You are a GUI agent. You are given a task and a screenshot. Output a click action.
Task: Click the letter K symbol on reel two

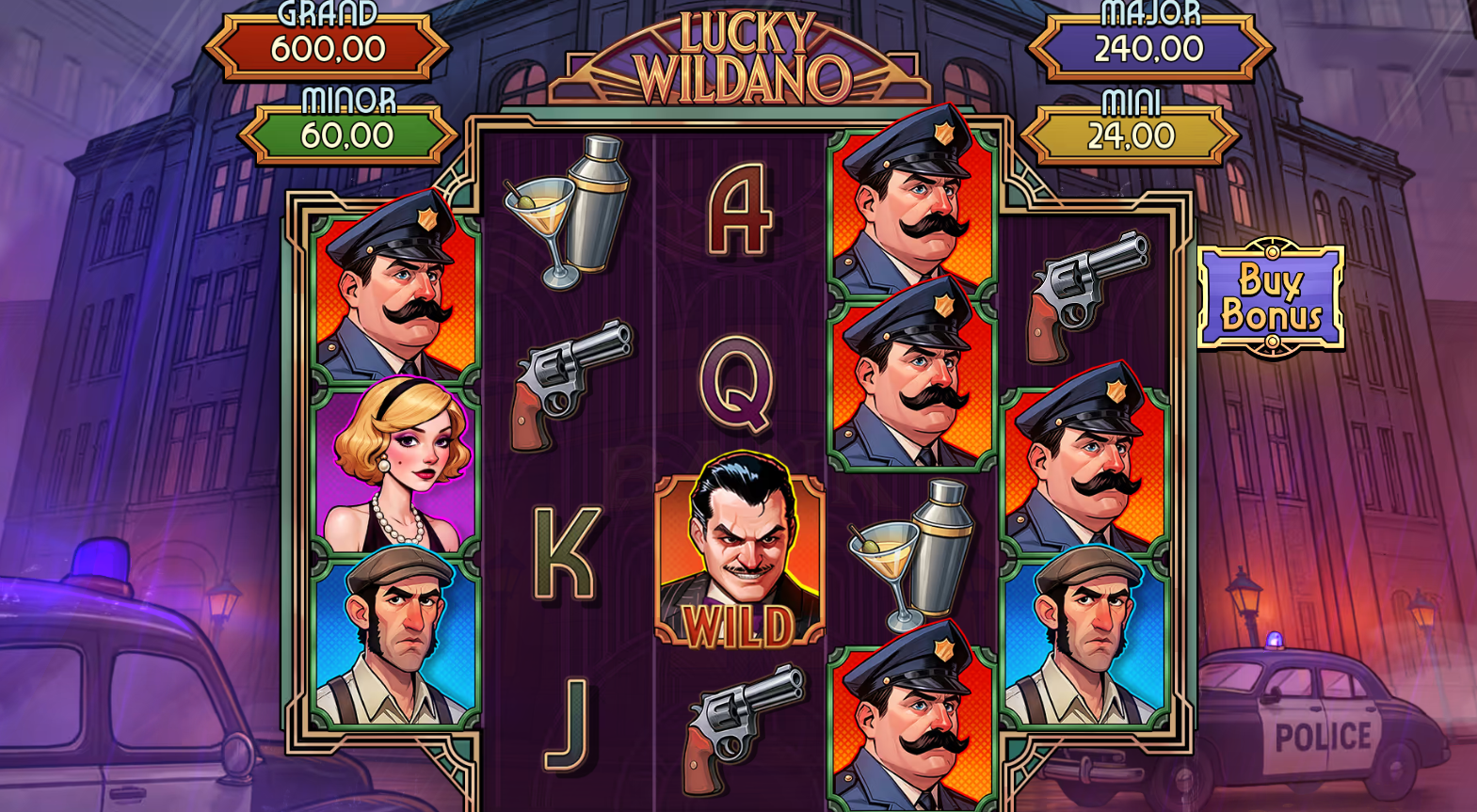coord(565,550)
